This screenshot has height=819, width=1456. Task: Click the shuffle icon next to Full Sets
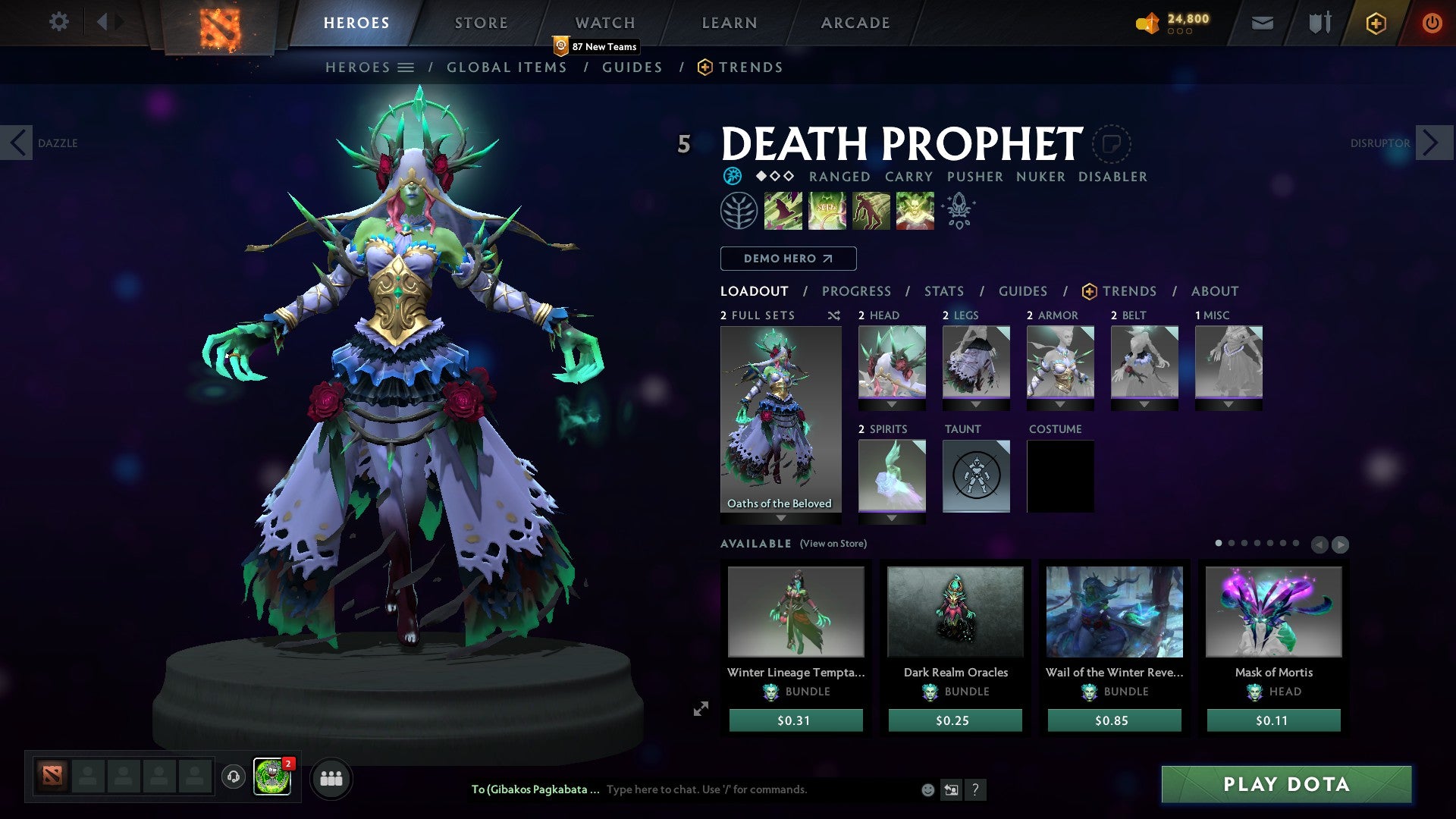point(833,315)
